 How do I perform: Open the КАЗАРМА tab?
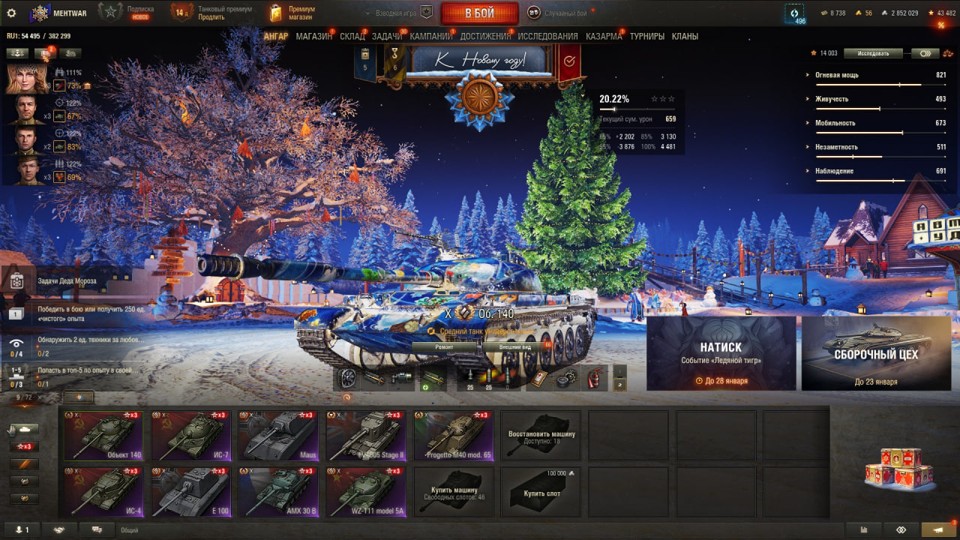tap(603, 37)
